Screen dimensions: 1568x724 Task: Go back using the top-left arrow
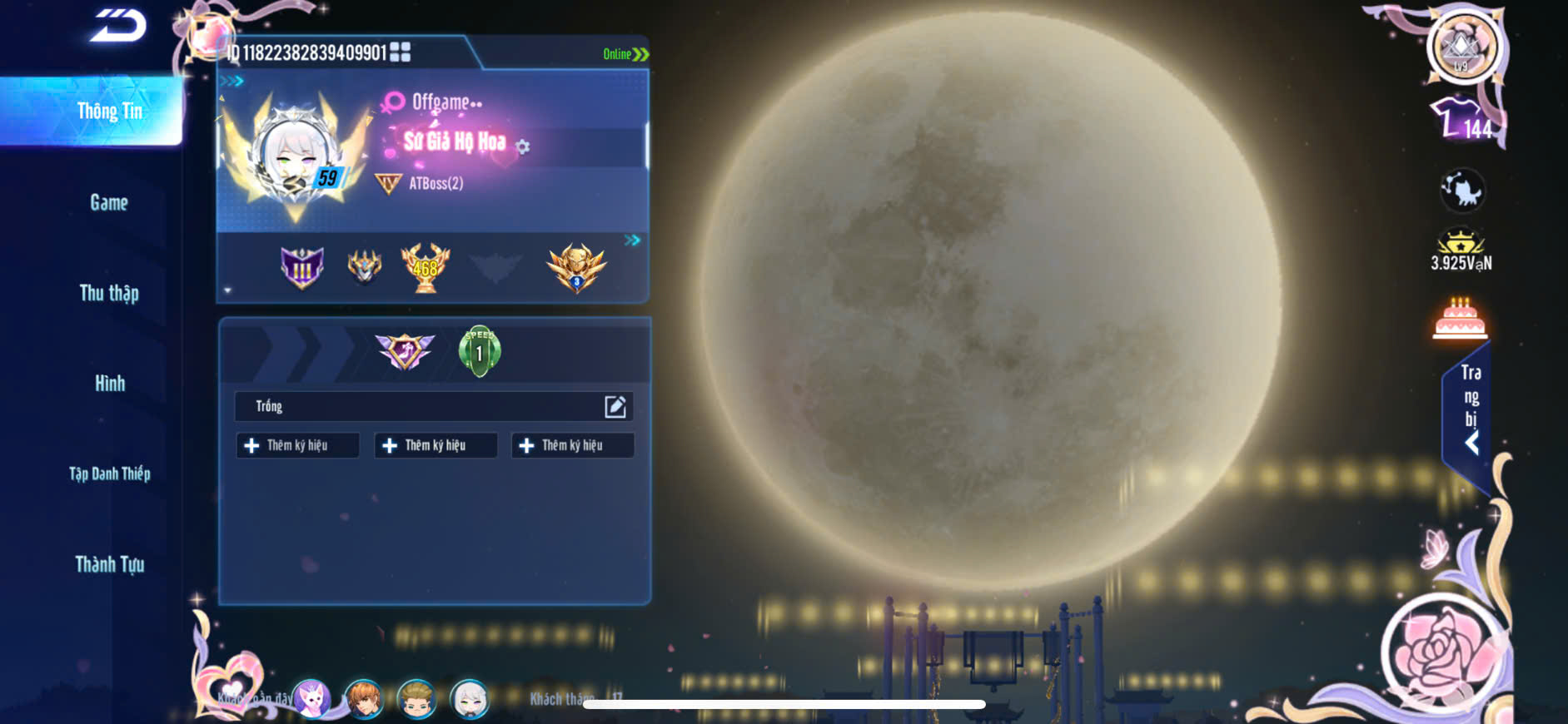coord(118,25)
